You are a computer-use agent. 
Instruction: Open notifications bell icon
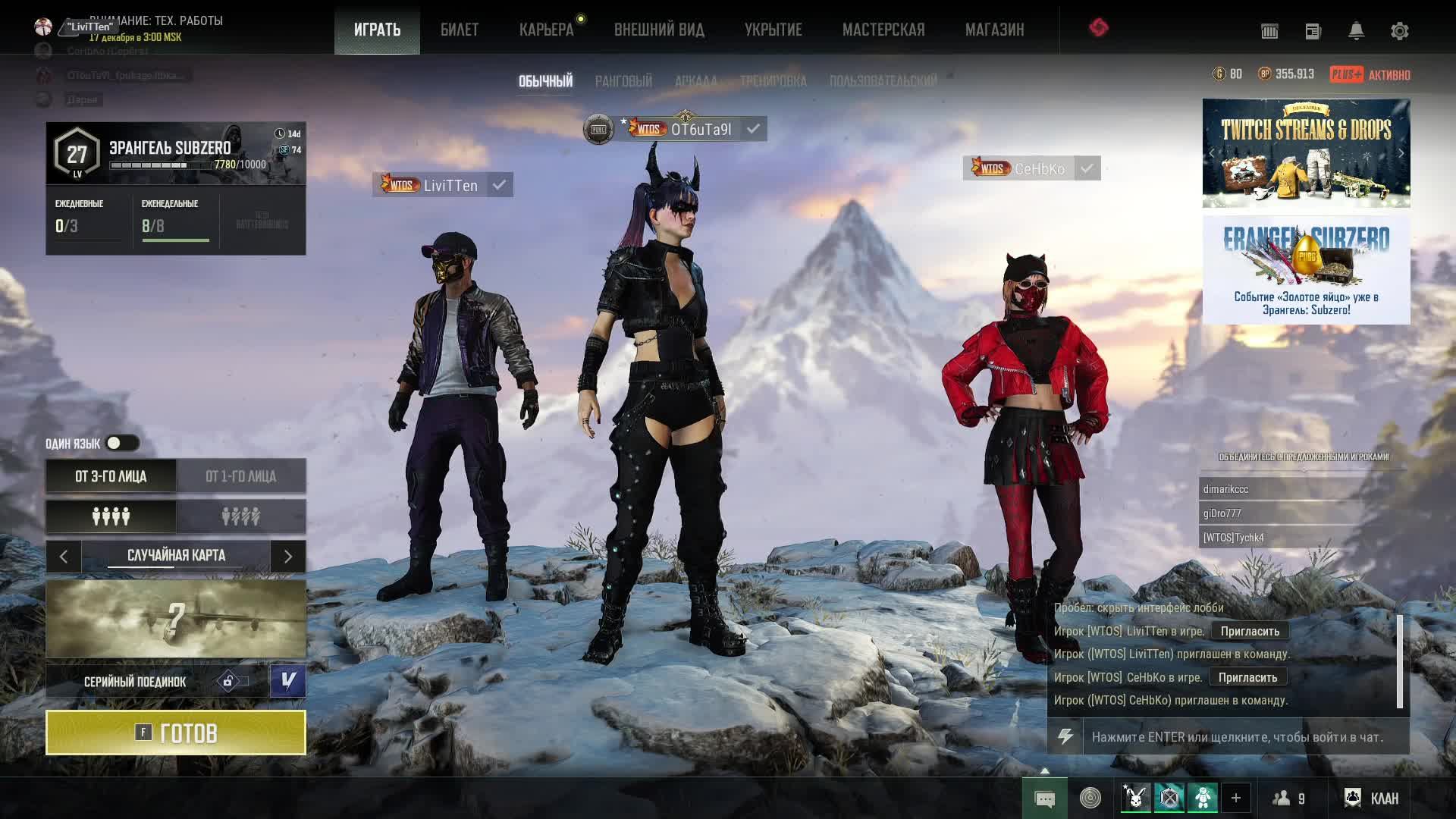click(1356, 31)
